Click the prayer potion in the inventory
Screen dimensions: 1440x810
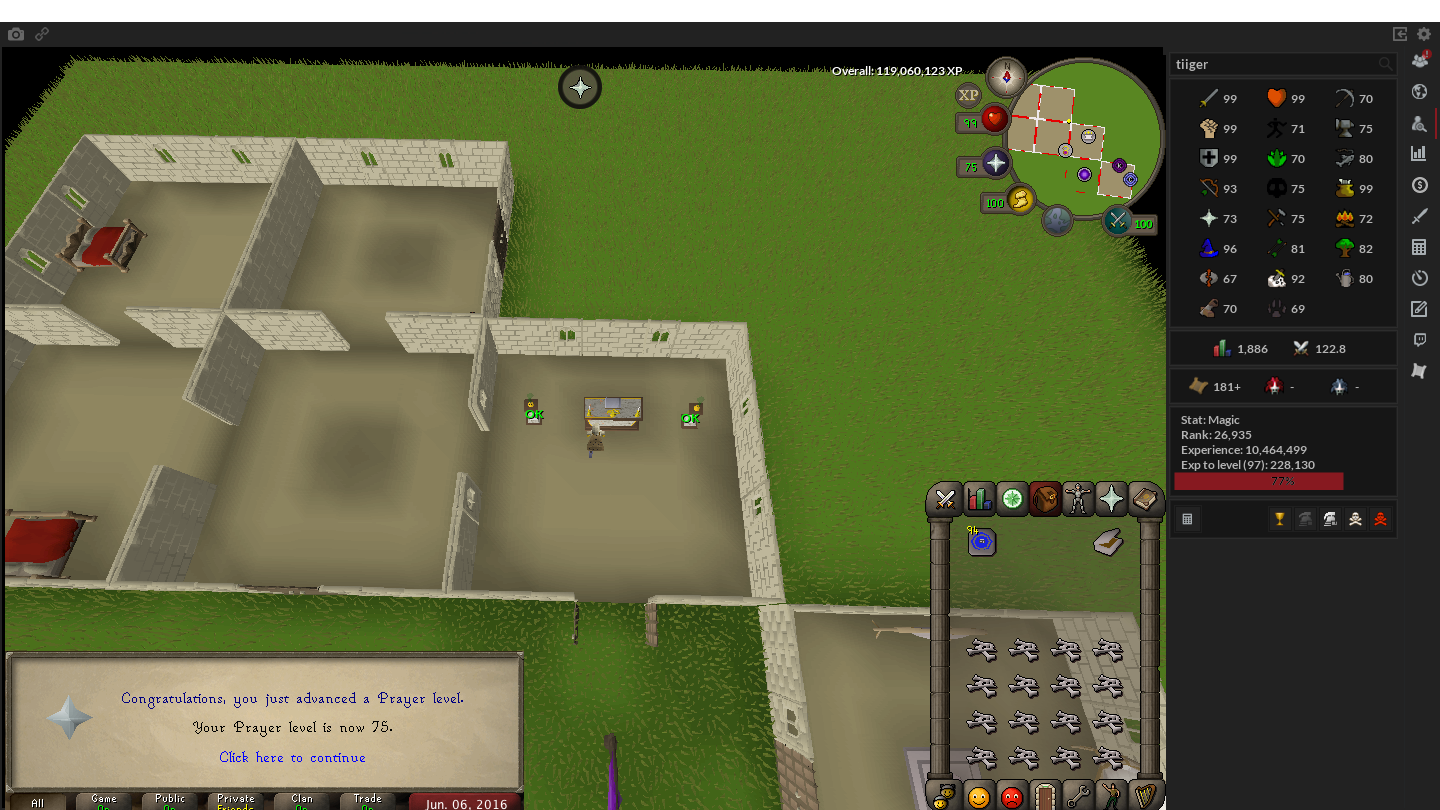tap(981, 541)
